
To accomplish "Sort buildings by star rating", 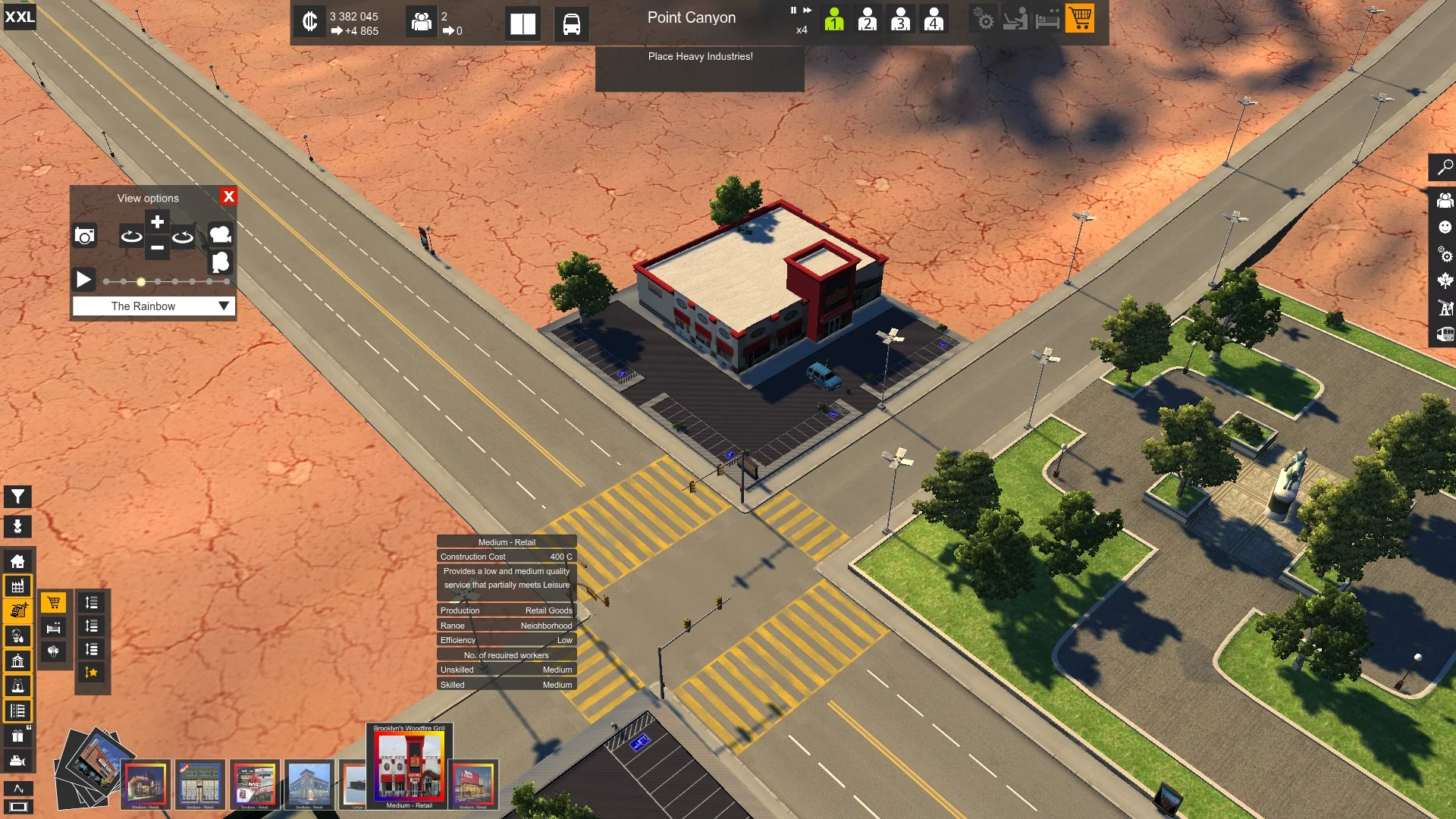I will point(92,673).
